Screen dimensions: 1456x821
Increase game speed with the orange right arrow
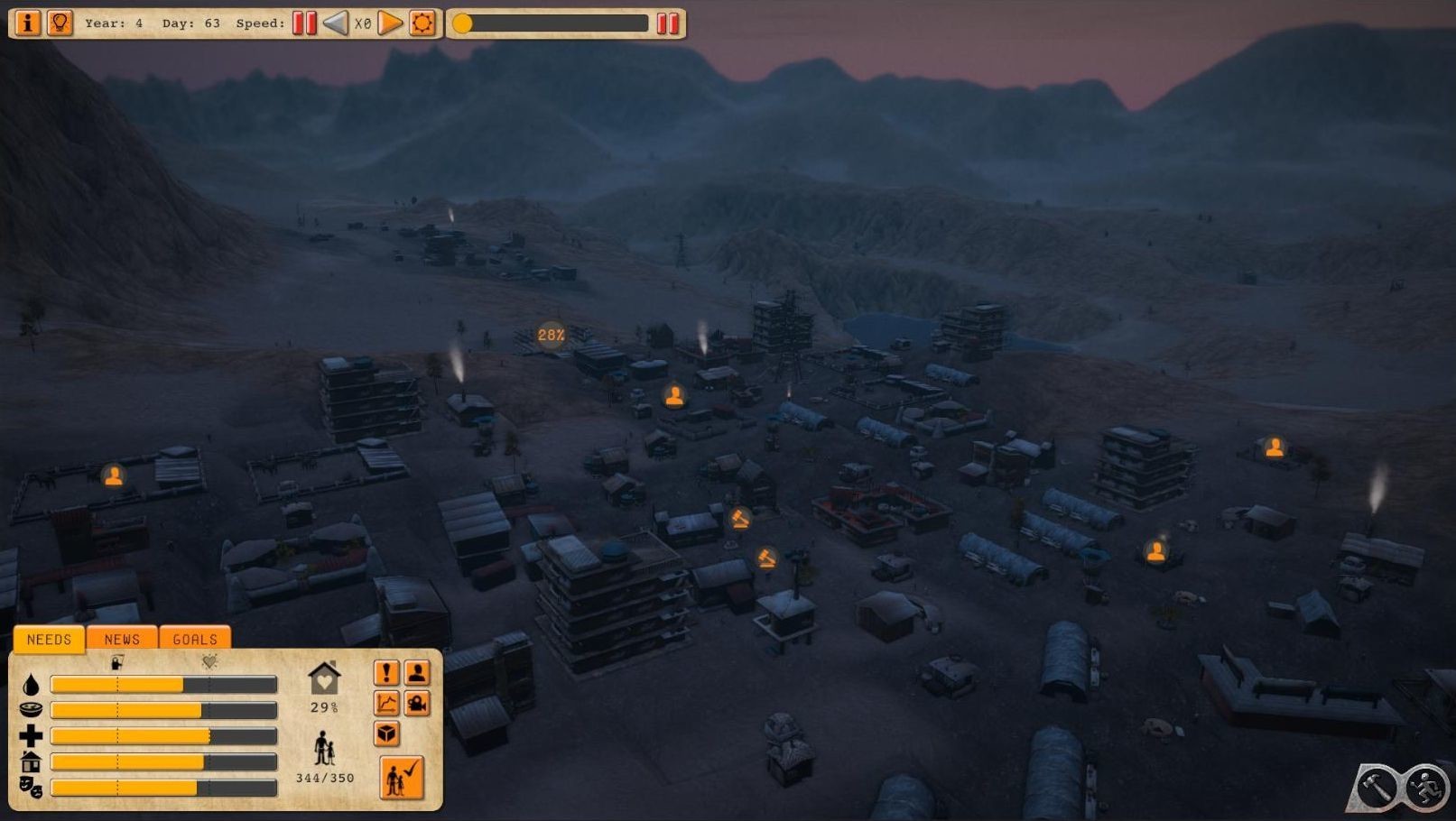390,23
